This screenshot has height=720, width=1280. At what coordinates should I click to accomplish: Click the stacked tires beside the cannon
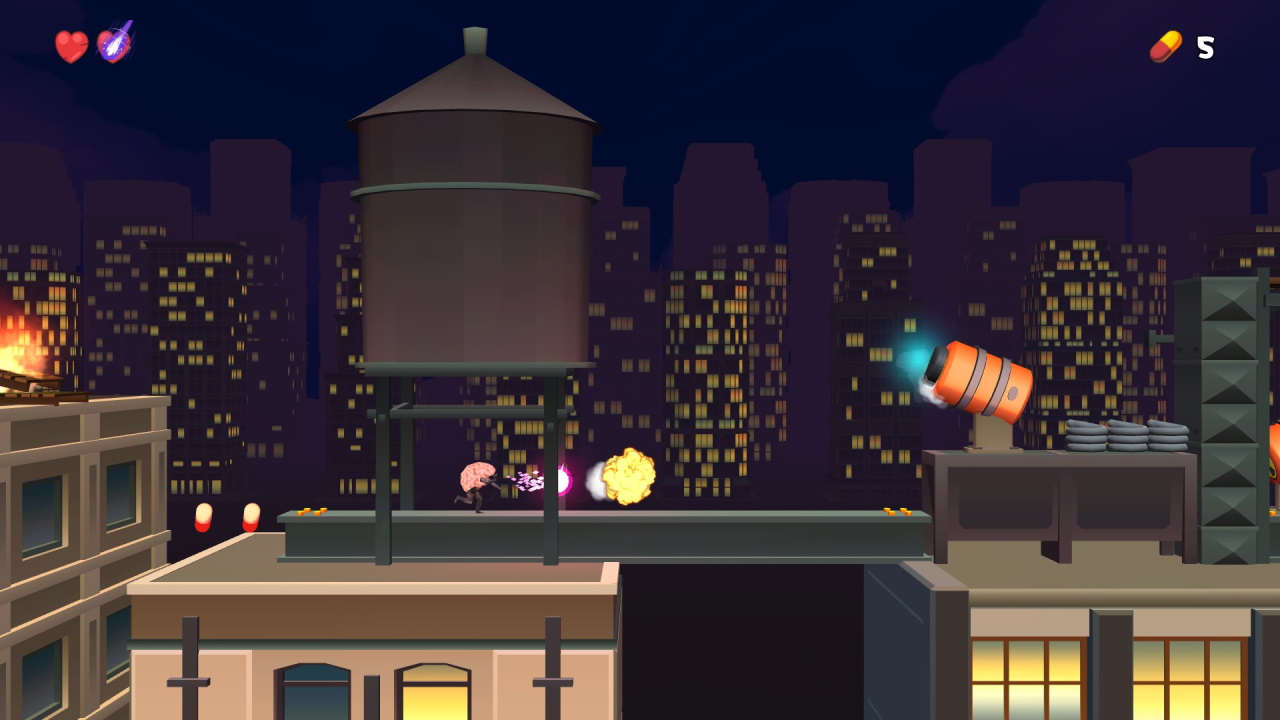click(1125, 435)
